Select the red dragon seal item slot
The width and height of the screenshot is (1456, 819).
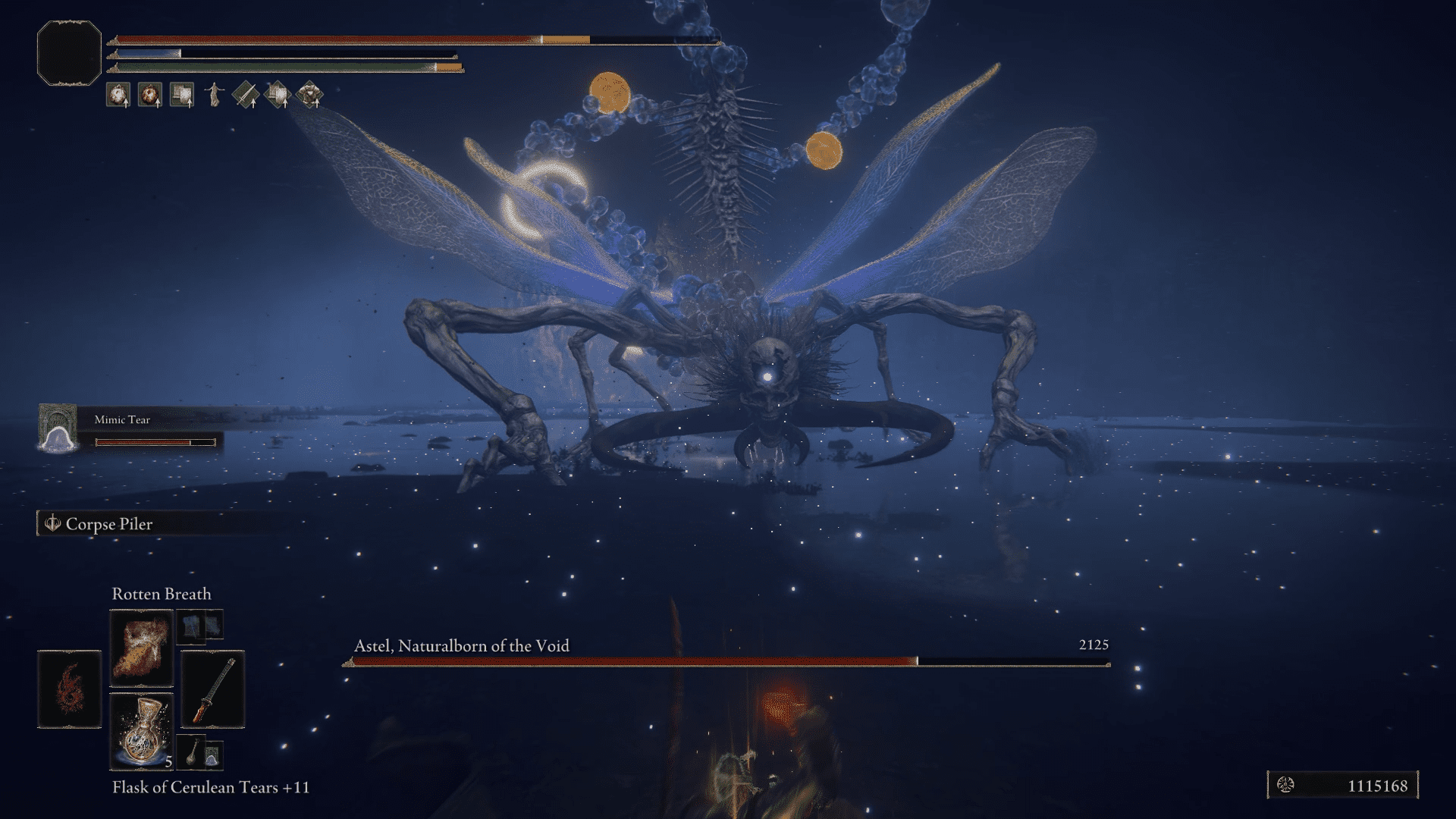pyautogui.click(x=70, y=689)
